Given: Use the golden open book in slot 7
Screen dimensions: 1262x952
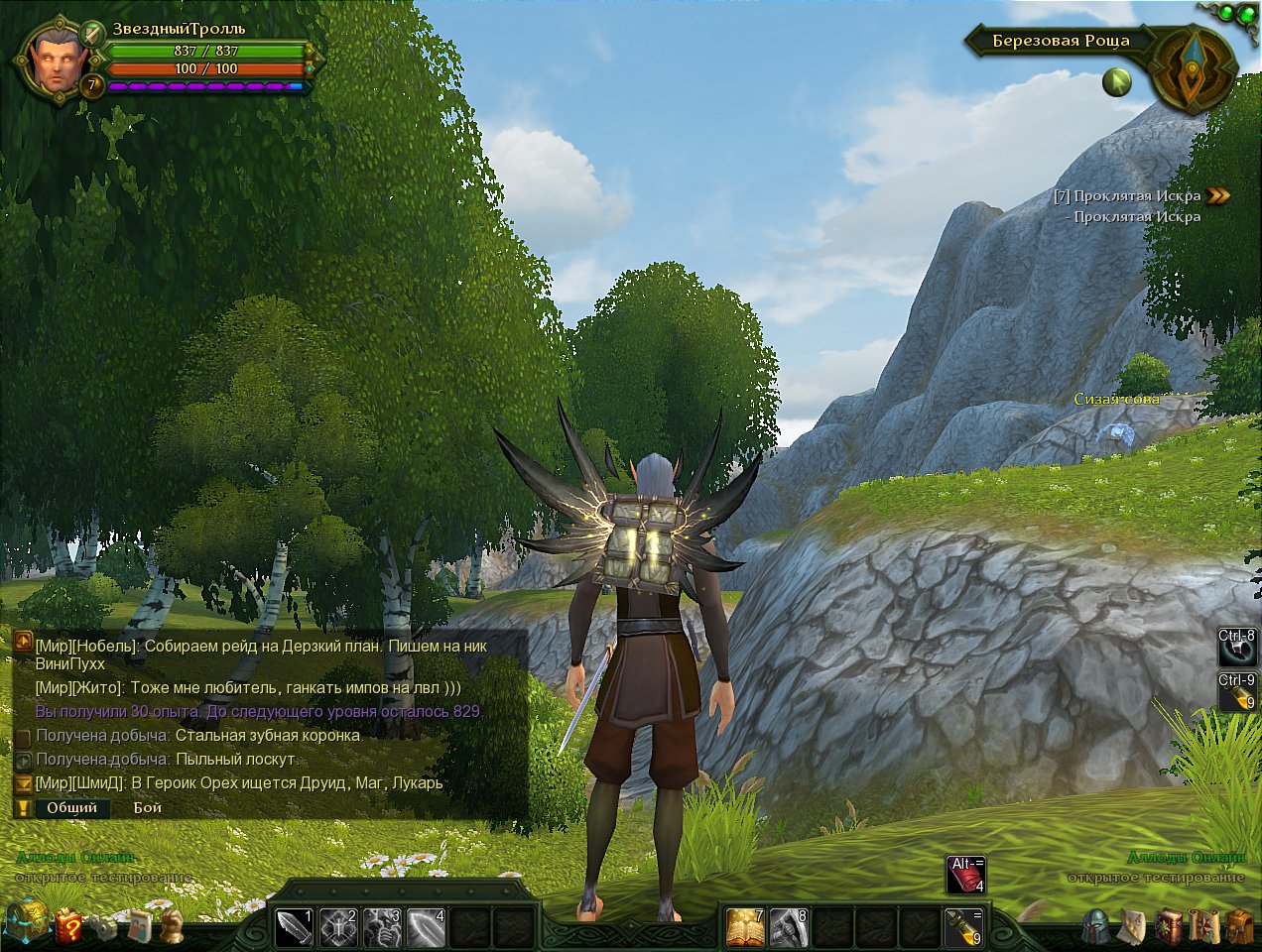Looking at the screenshot, I should 745,927.
